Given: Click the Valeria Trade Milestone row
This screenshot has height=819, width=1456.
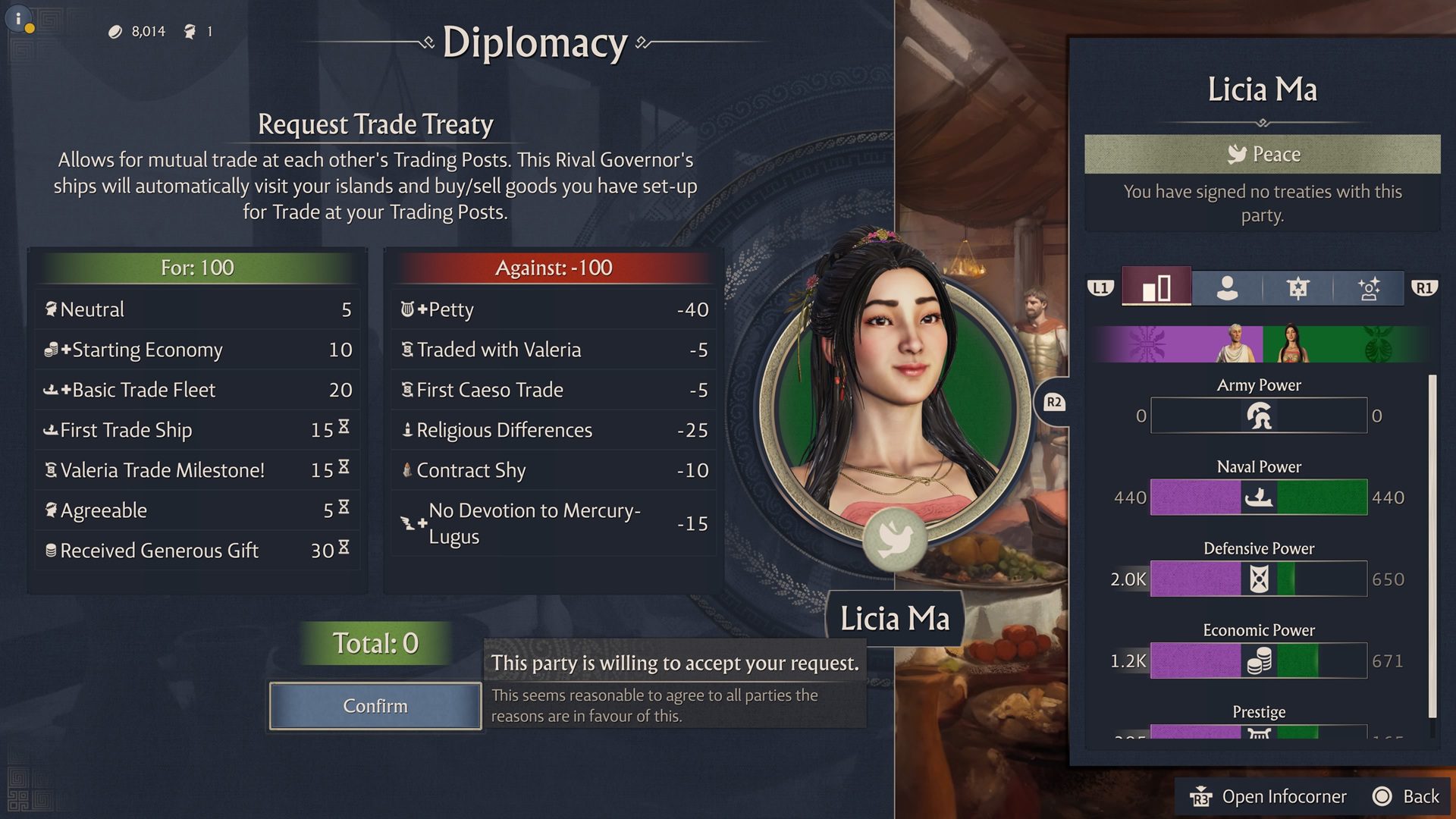Looking at the screenshot, I should tap(197, 470).
